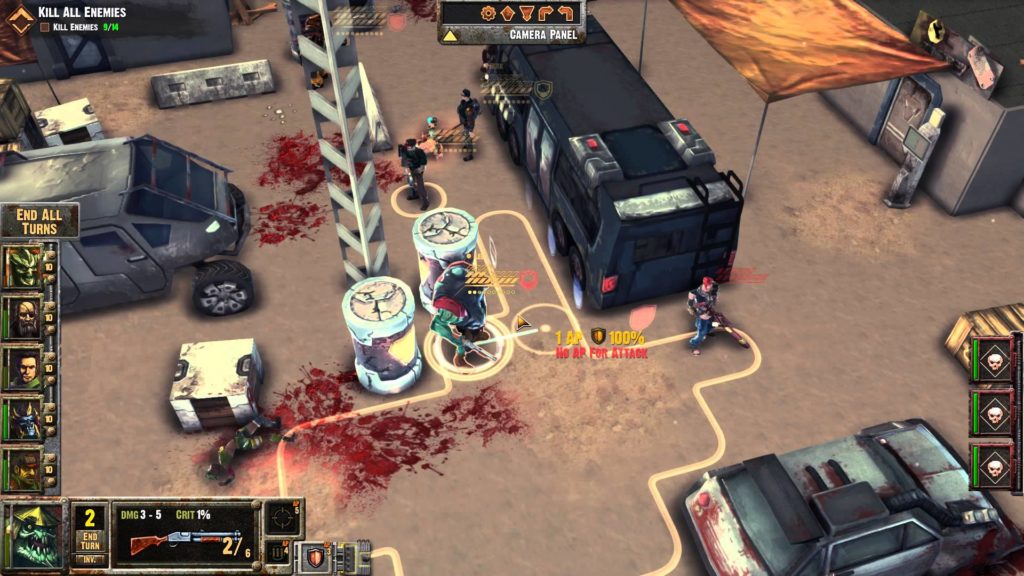Click the End All Turns button
The height and width of the screenshot is (576, 1024).
39,221
